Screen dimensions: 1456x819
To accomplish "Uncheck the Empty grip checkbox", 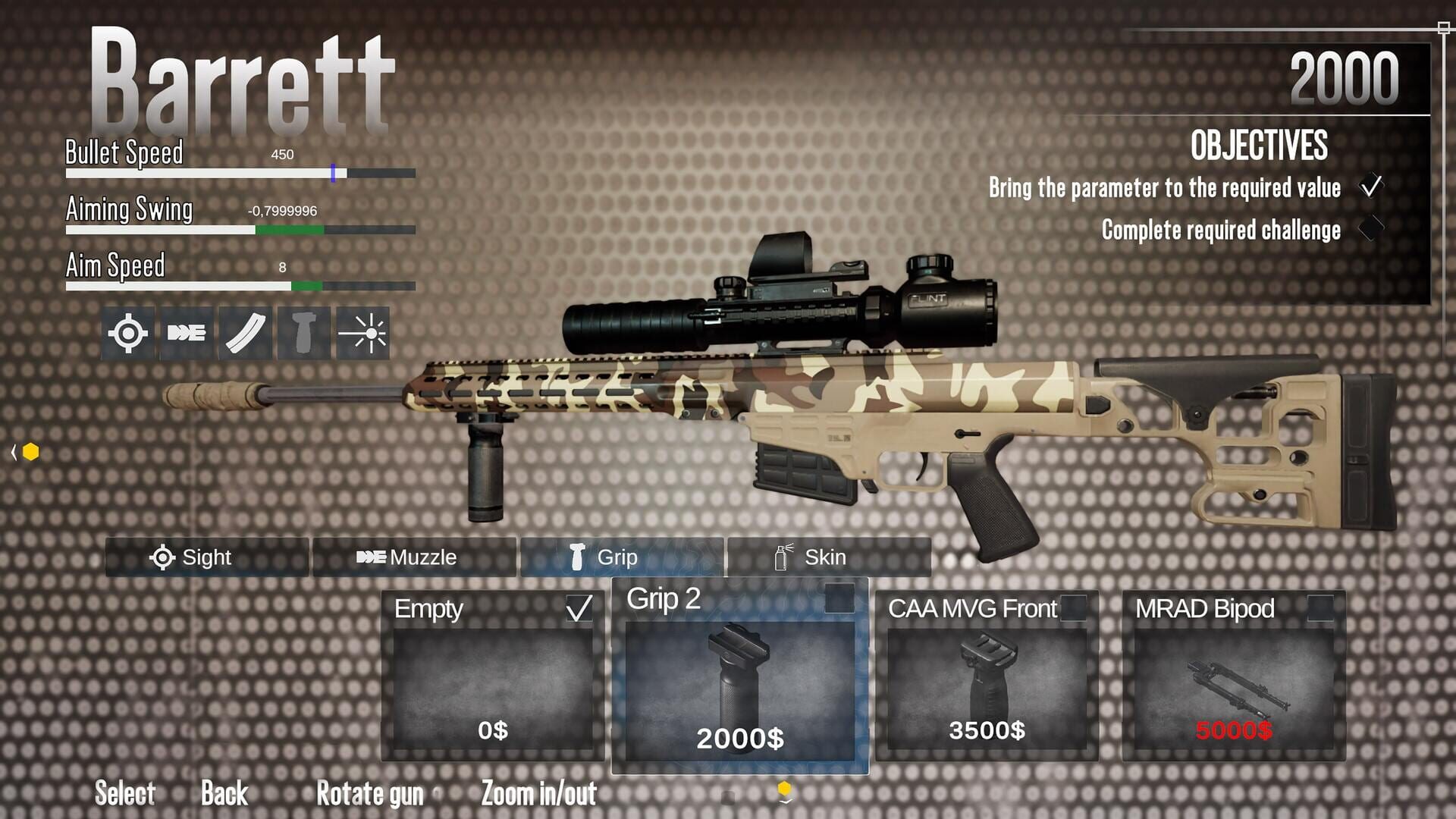I will tap(580, 609).
